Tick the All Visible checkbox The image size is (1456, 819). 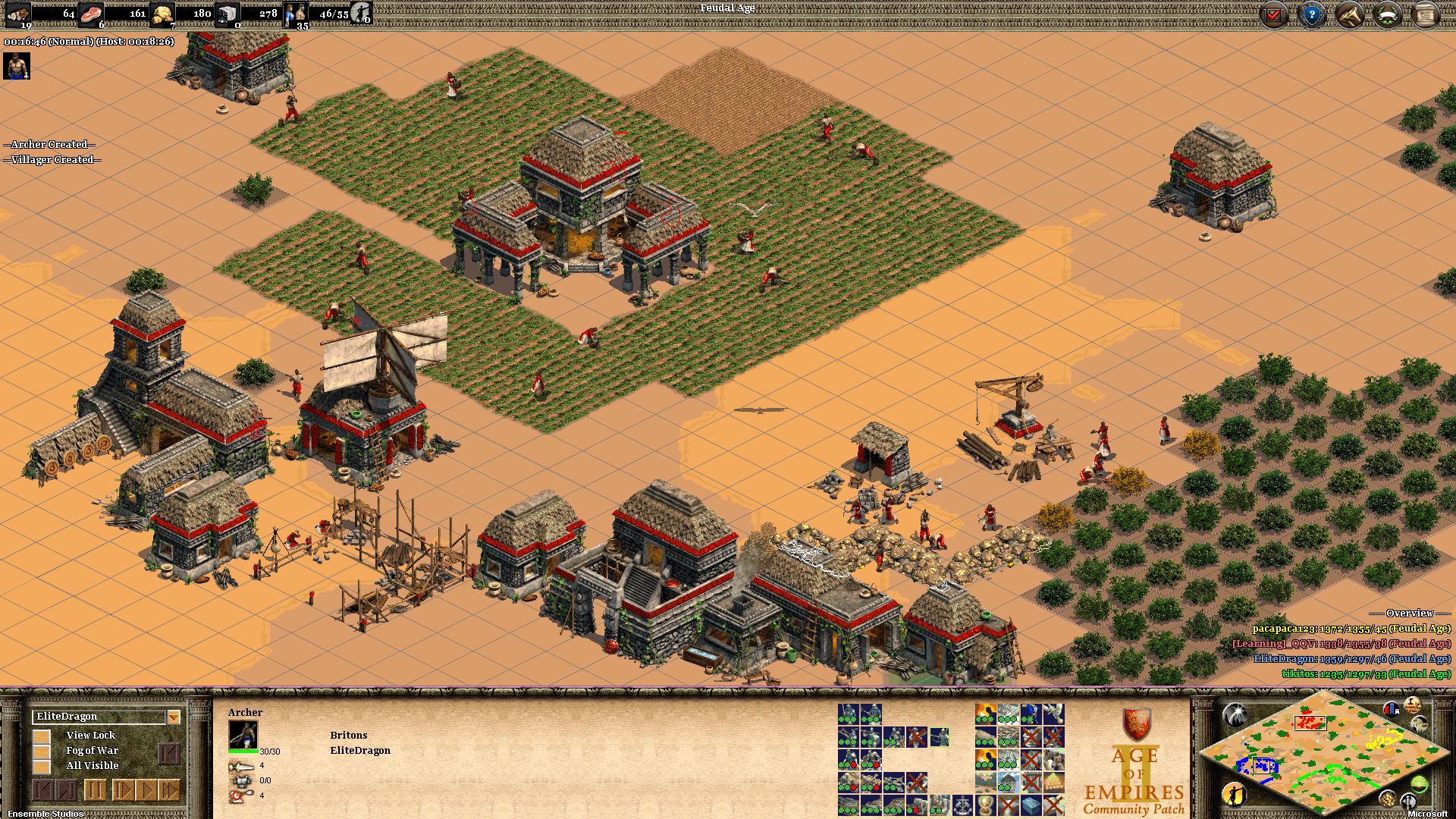42,766
